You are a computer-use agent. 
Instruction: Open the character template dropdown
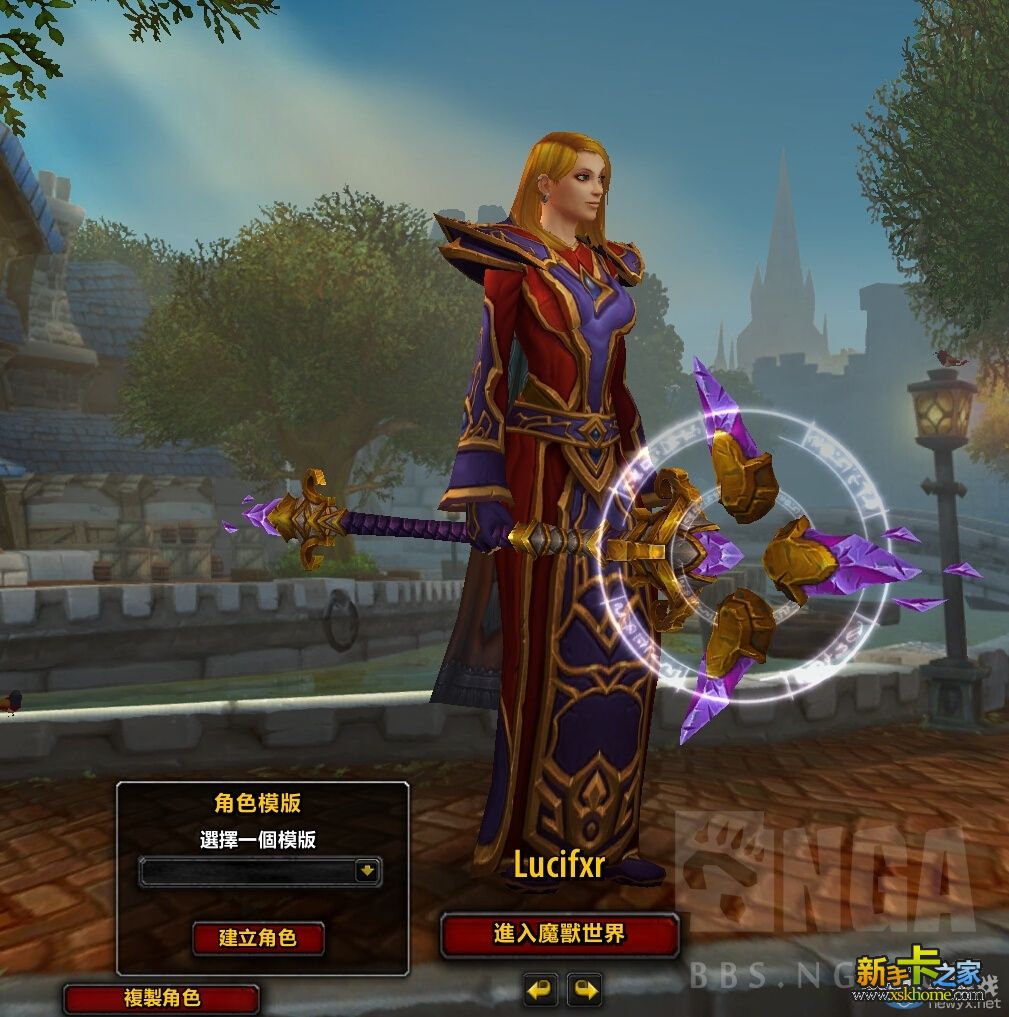pos(368,871)
